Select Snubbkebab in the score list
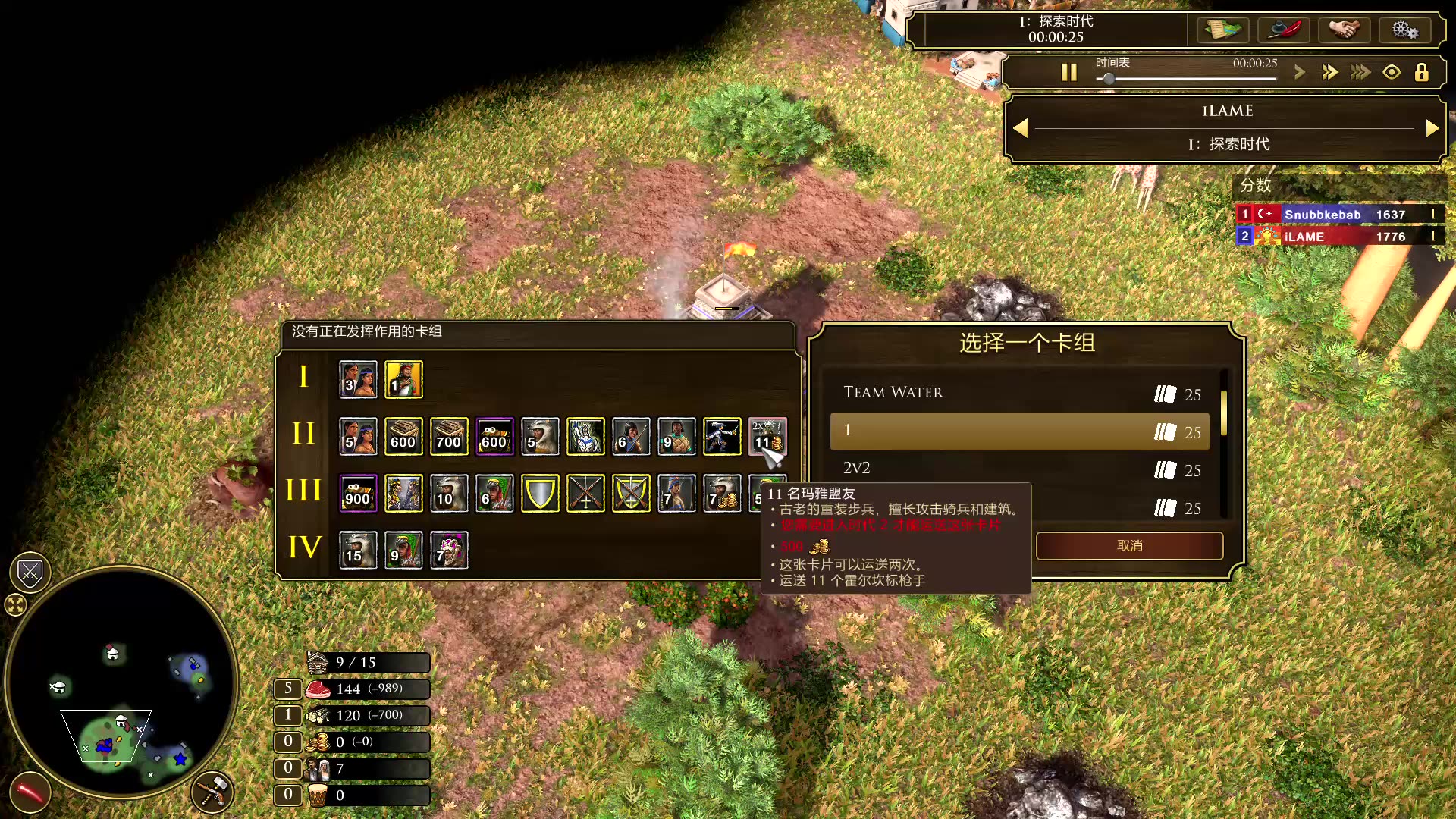The width and height of the screenshot is (1456, 819). coord(1322,215)
